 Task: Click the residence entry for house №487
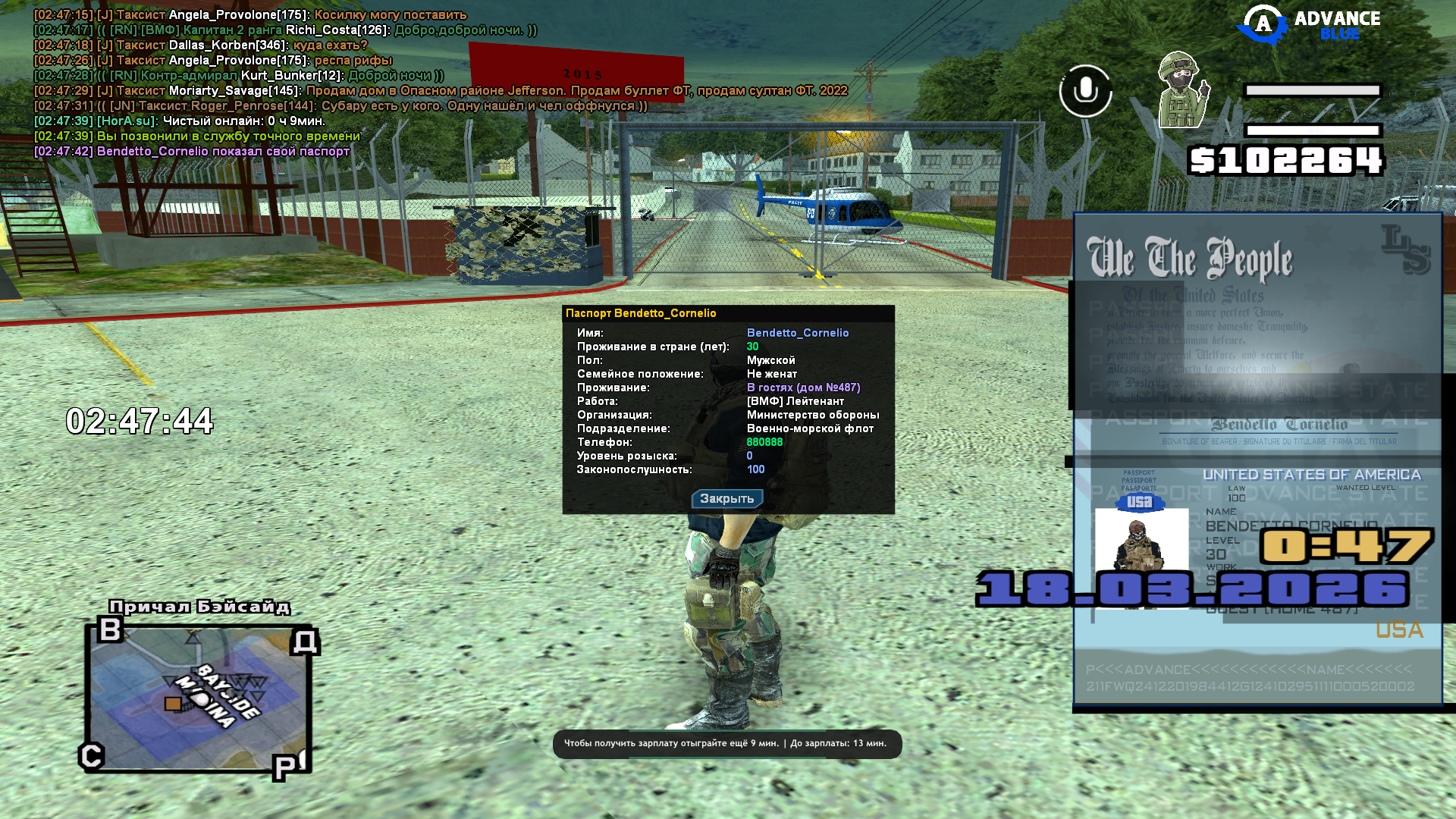point(803,388)
